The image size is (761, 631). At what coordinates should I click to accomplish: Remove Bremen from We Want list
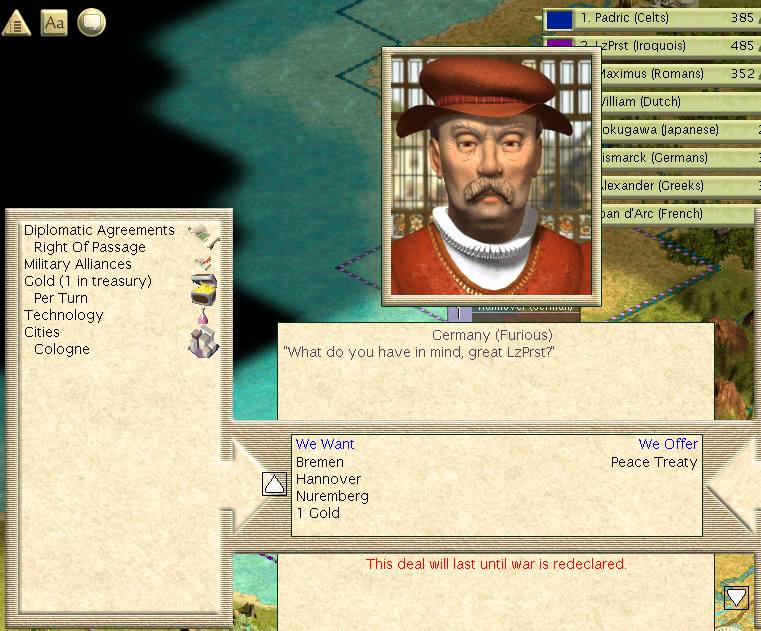(x=320, y=462)
